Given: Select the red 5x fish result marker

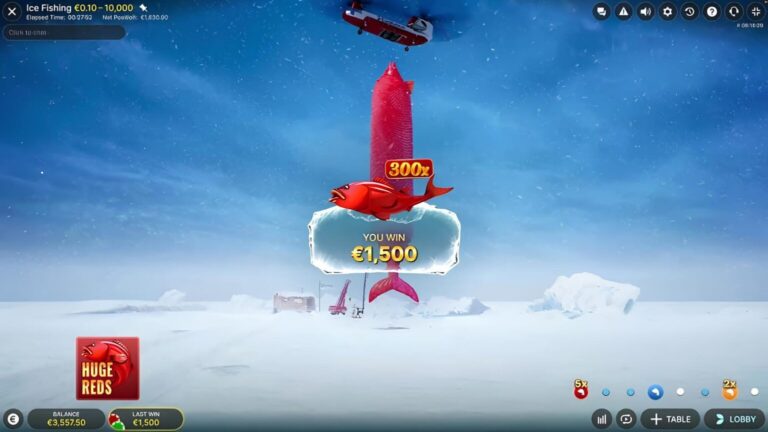Looking at the screenshot, I should (580, 390).
